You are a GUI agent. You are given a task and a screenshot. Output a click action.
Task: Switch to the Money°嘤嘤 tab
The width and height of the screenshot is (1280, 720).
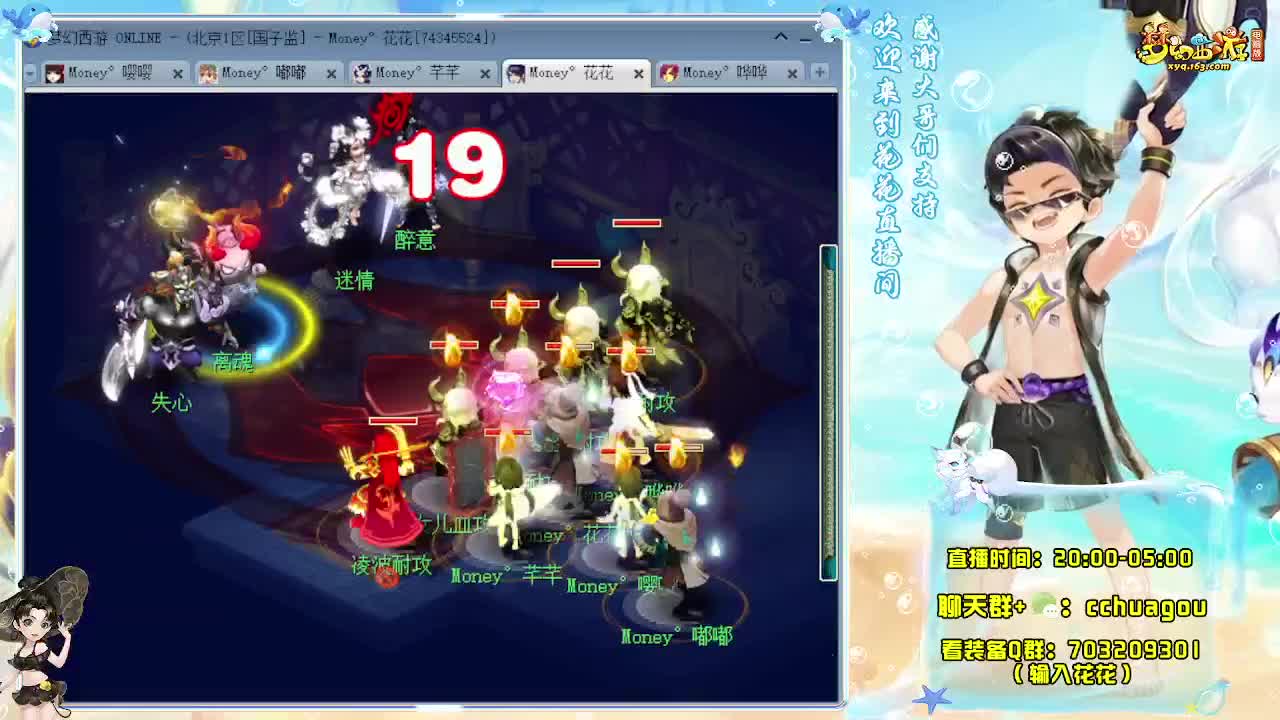coord(110,73)
